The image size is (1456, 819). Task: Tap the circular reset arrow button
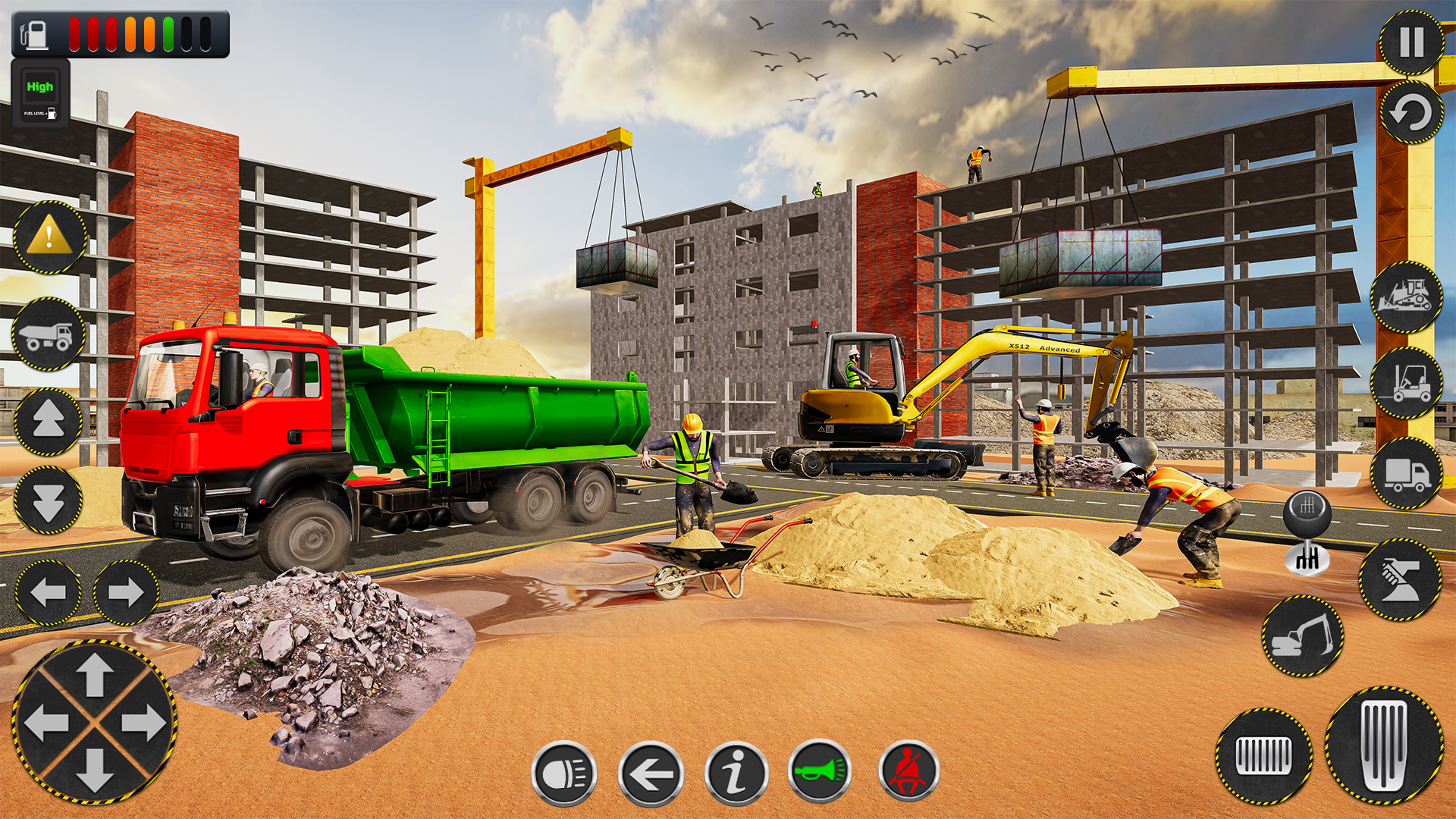pyautogui.click(x=1410, y=114)
